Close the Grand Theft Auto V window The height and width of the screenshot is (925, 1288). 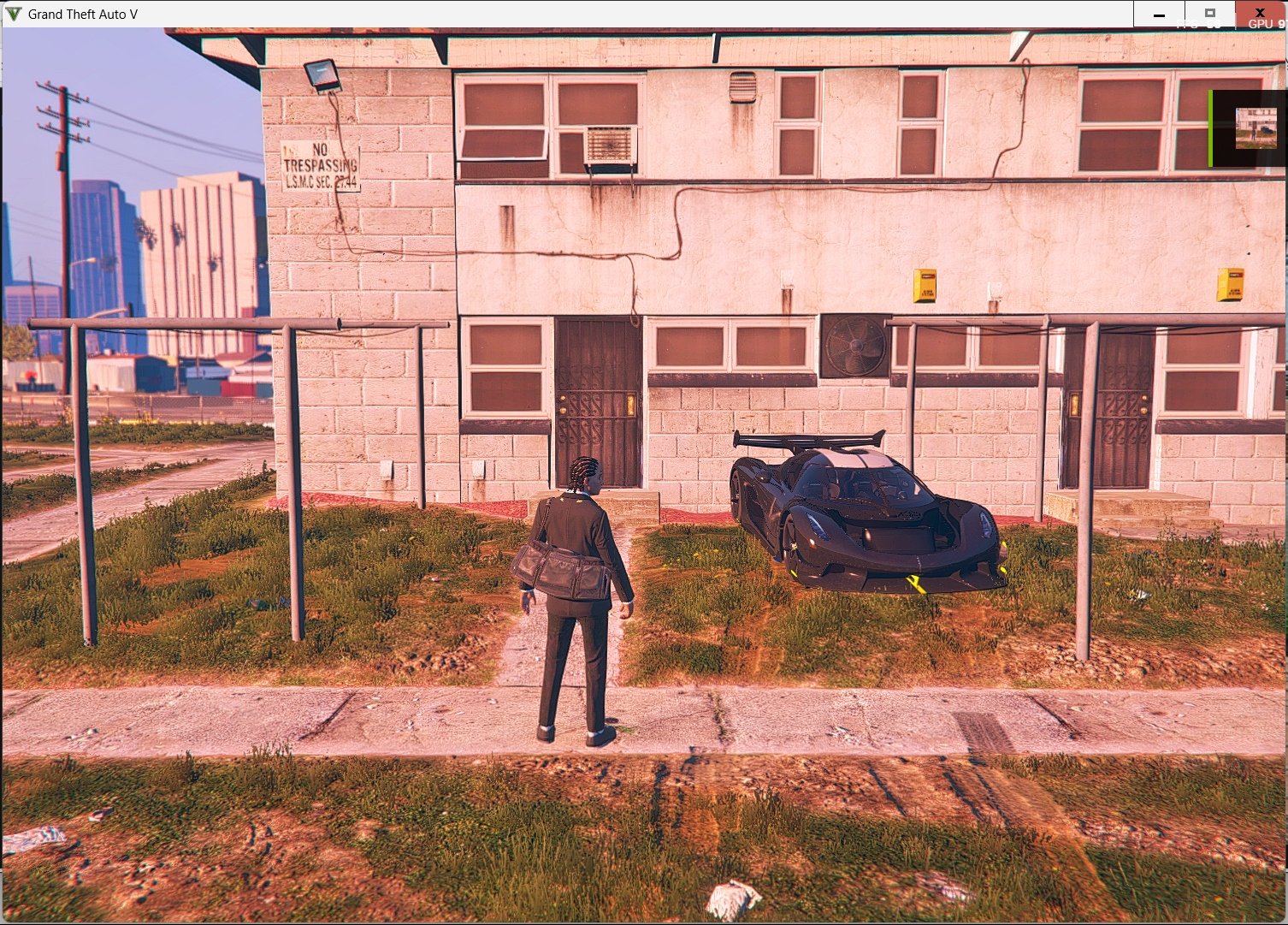pyautogui.click(x=1260, y=14)
